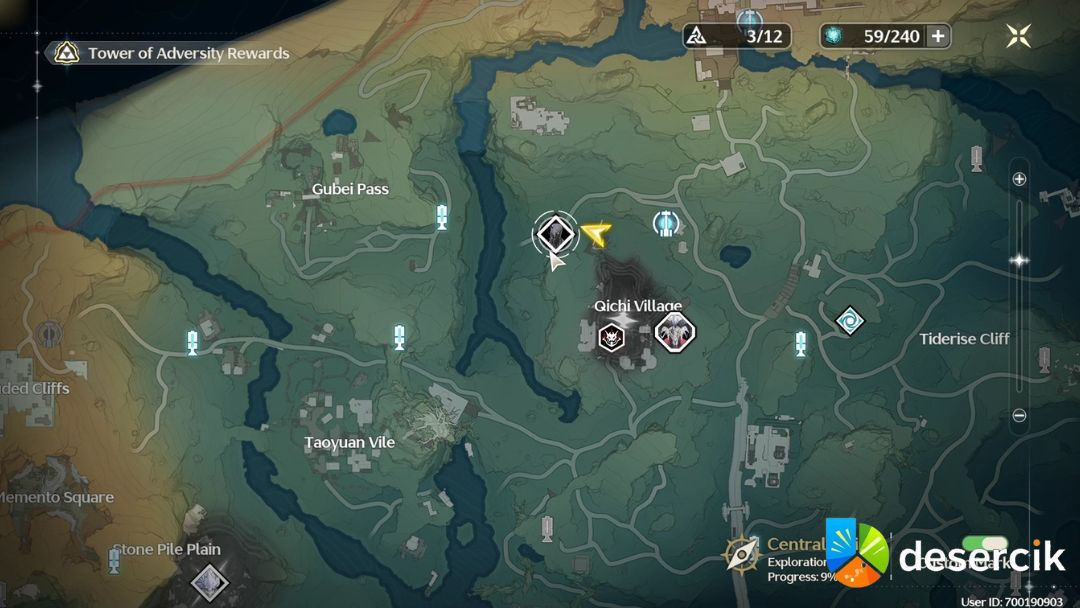Click the plus button beside 59/240
The image size is (1080, 608).
938,36
